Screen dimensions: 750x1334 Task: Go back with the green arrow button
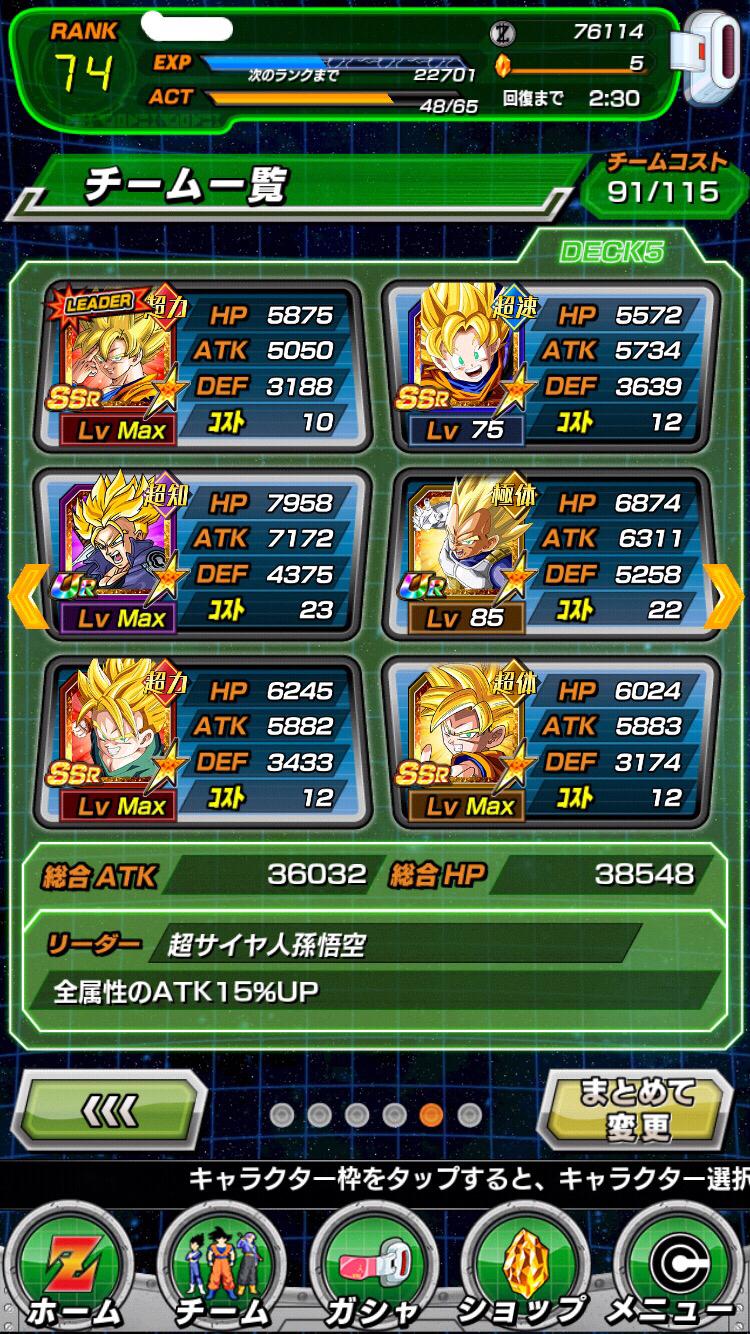coord(110,1109)
